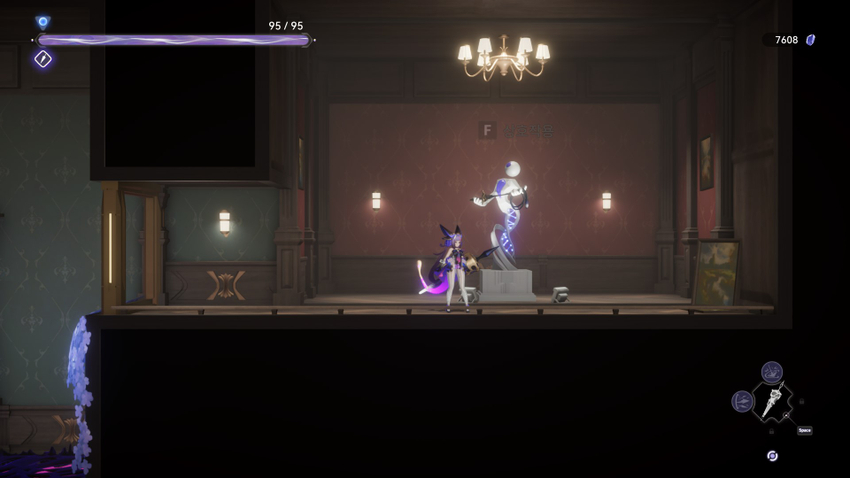Image resolution: width=850 pixels, height=478 pixels.
Task: Click the glowing purple orb icon below the weapon wheel
Action: pos(772,456)
